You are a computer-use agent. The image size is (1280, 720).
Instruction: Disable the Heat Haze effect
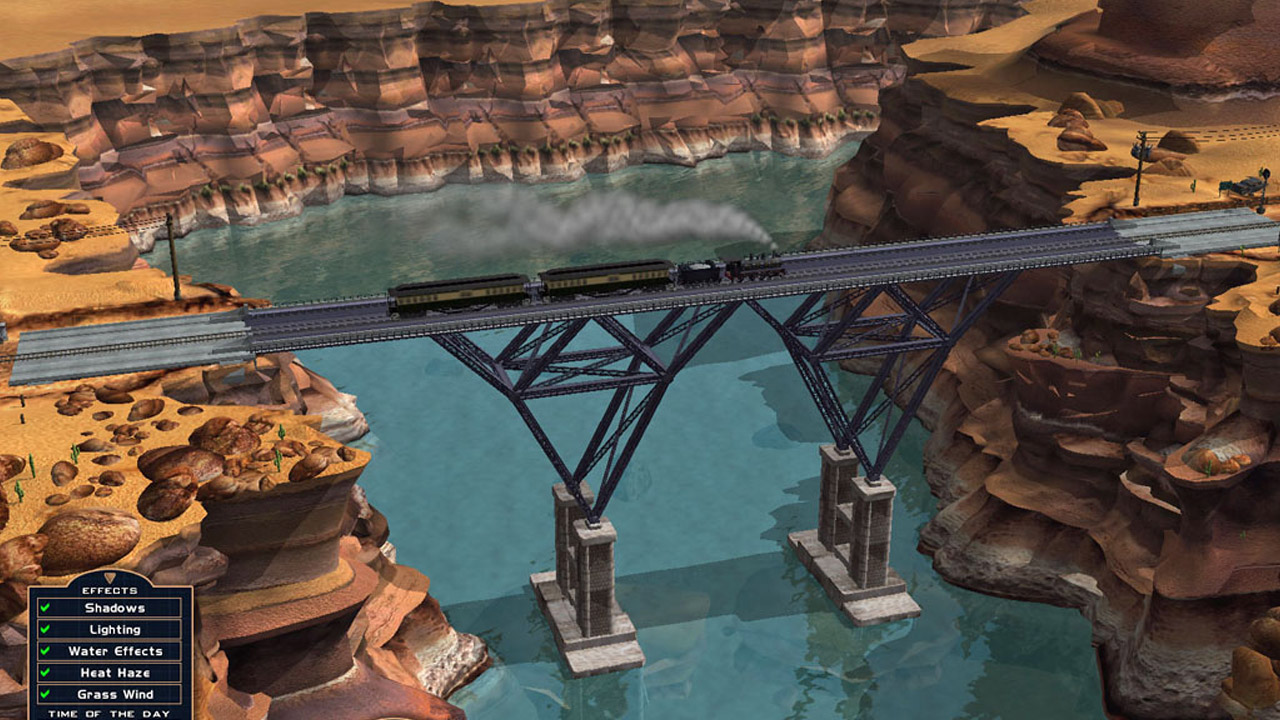click(110, 671)
